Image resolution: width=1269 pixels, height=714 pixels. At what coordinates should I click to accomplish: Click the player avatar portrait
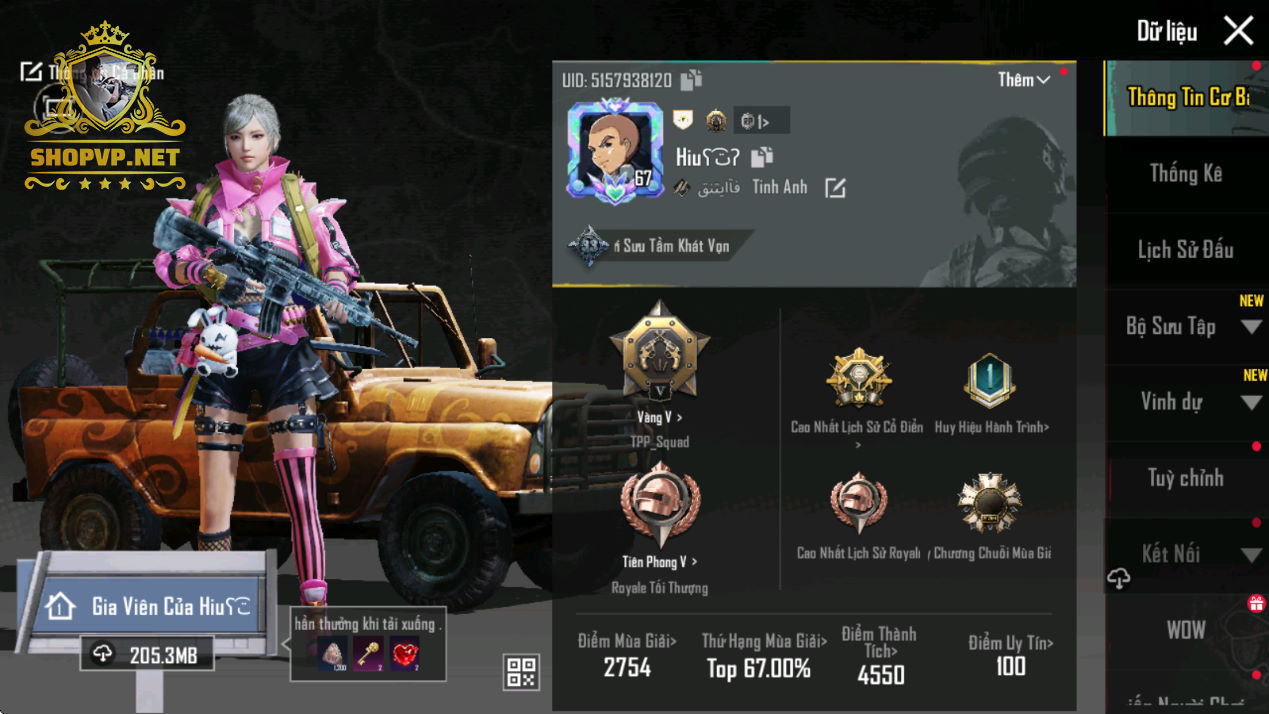(614, 151)
